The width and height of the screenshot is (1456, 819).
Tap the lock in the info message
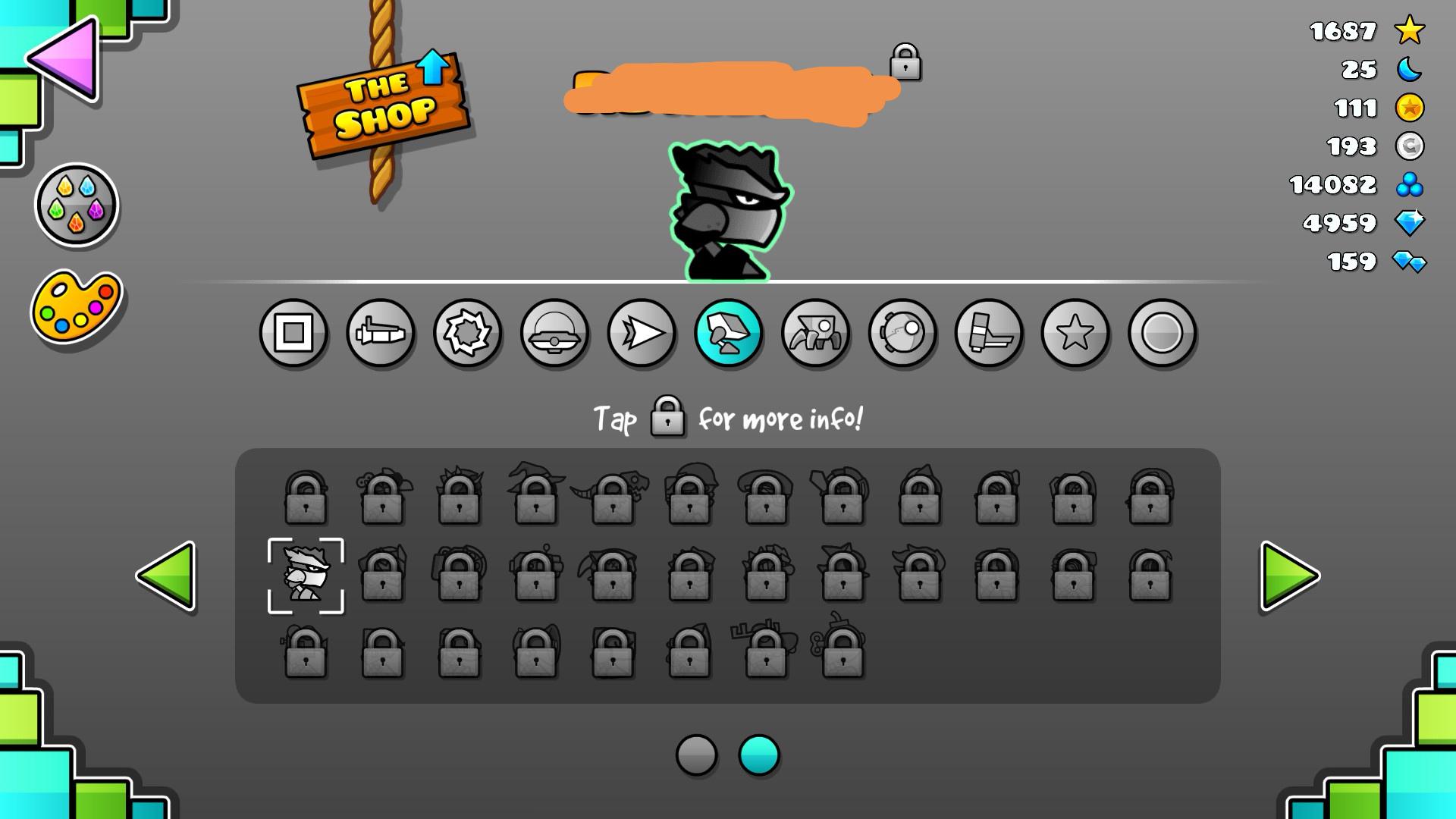[667, 418]
